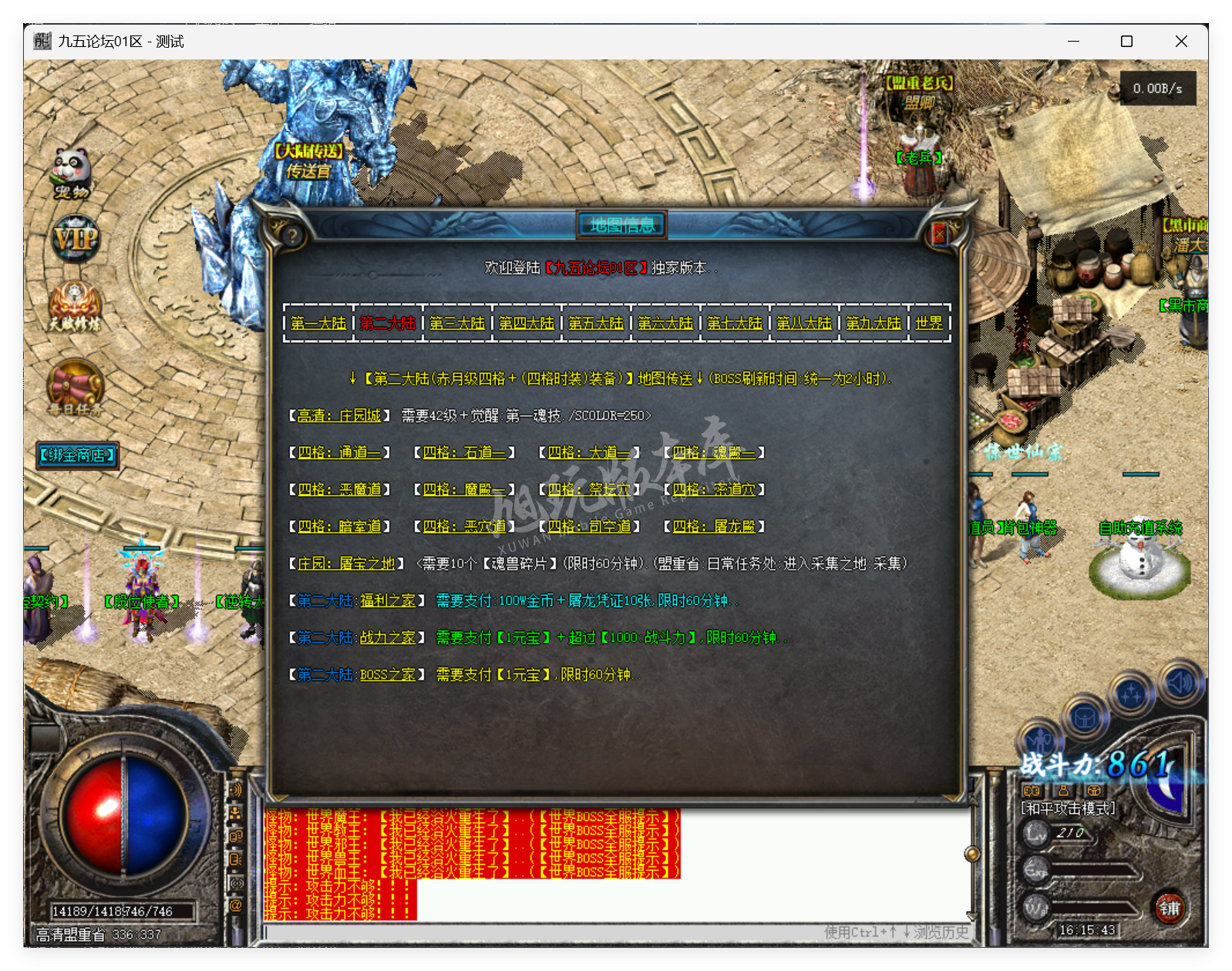The width and height of the screenshot is (1232, 971).
Task: Open the personal shop via 铺 icon
Action: (x=1169, y=909)
